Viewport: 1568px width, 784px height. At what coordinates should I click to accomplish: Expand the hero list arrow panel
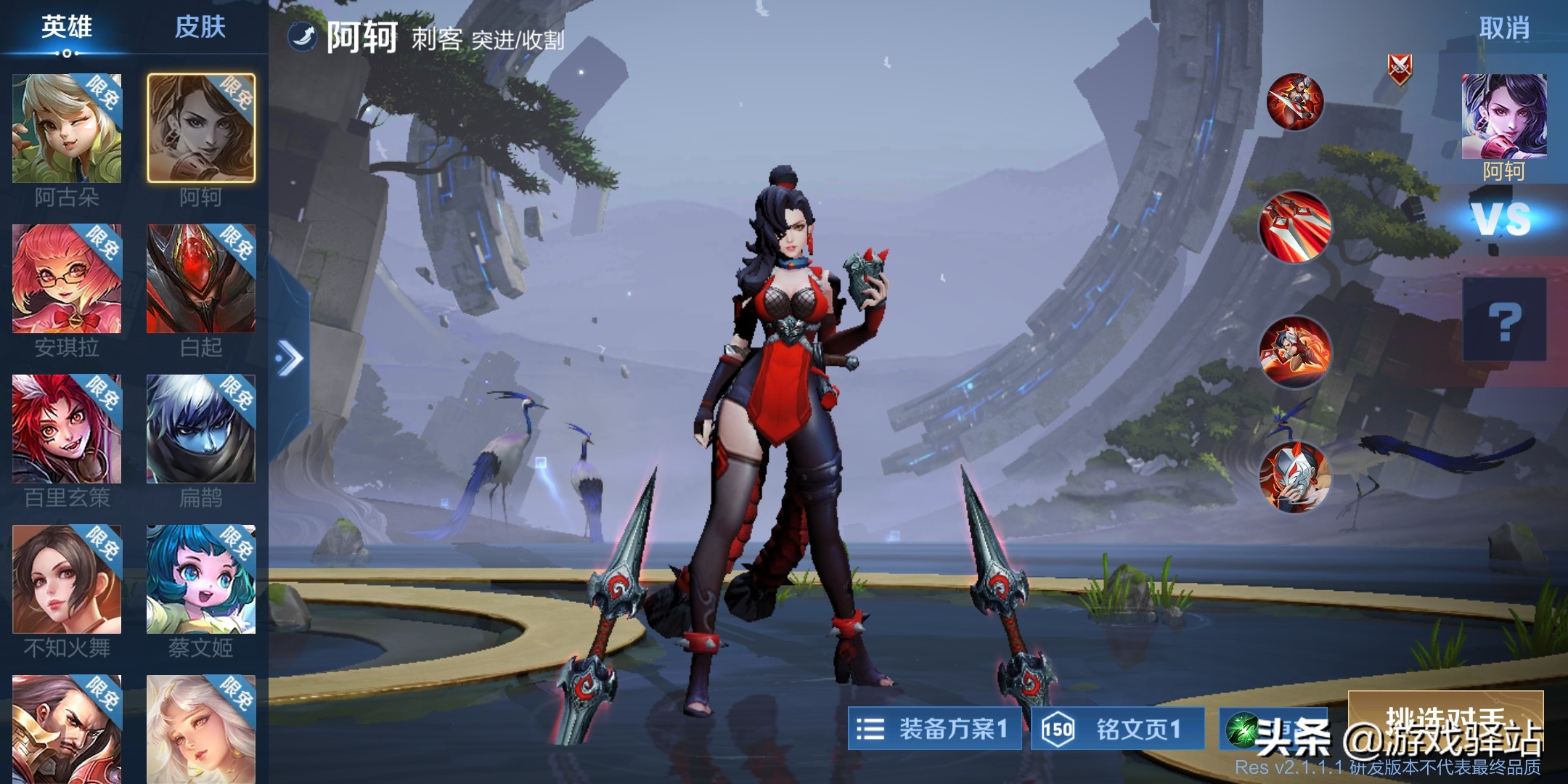(290, 358)
